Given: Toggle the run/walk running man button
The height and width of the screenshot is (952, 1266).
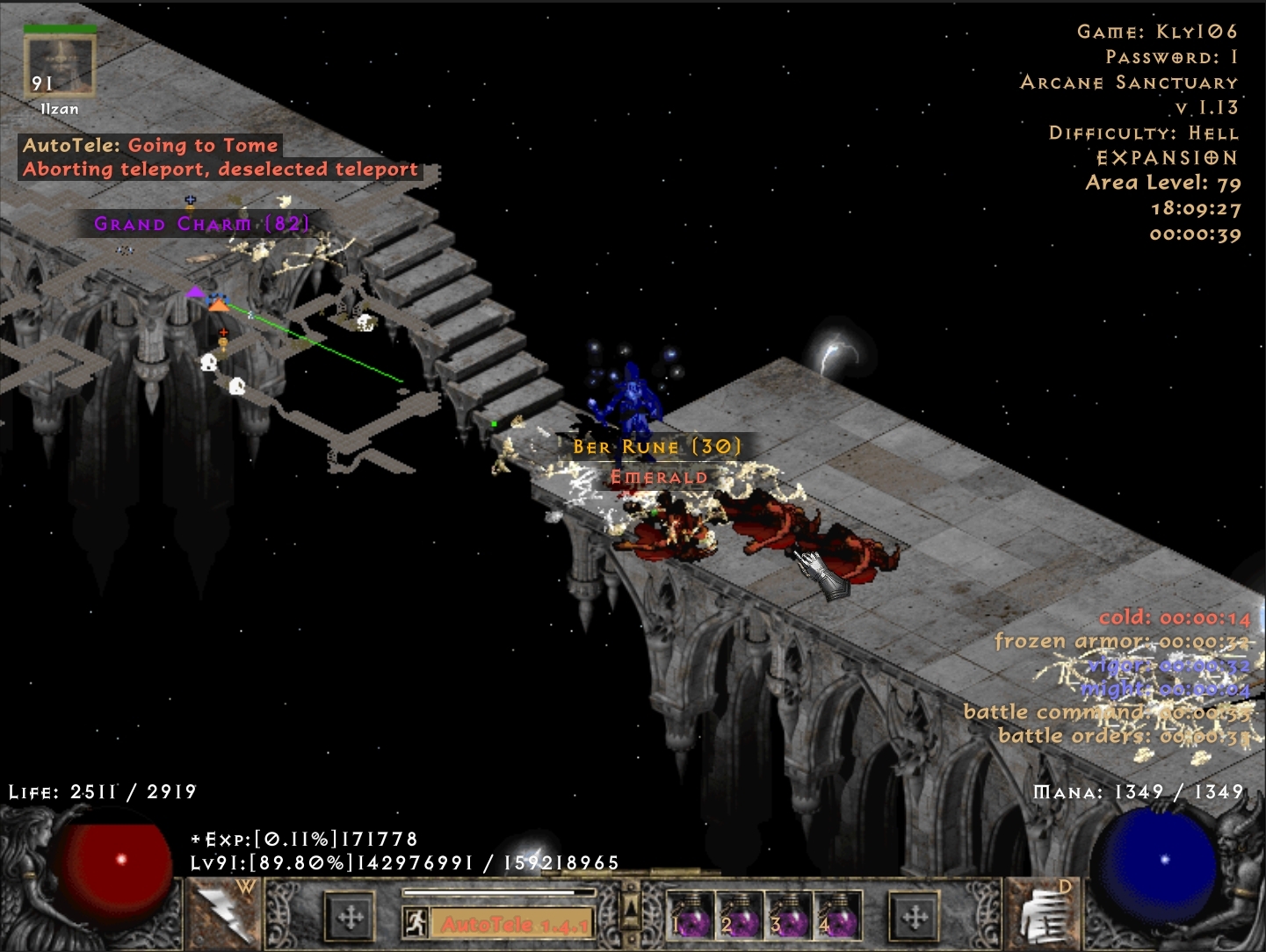Looking at the screenshot, I should (x=415, y=922).
